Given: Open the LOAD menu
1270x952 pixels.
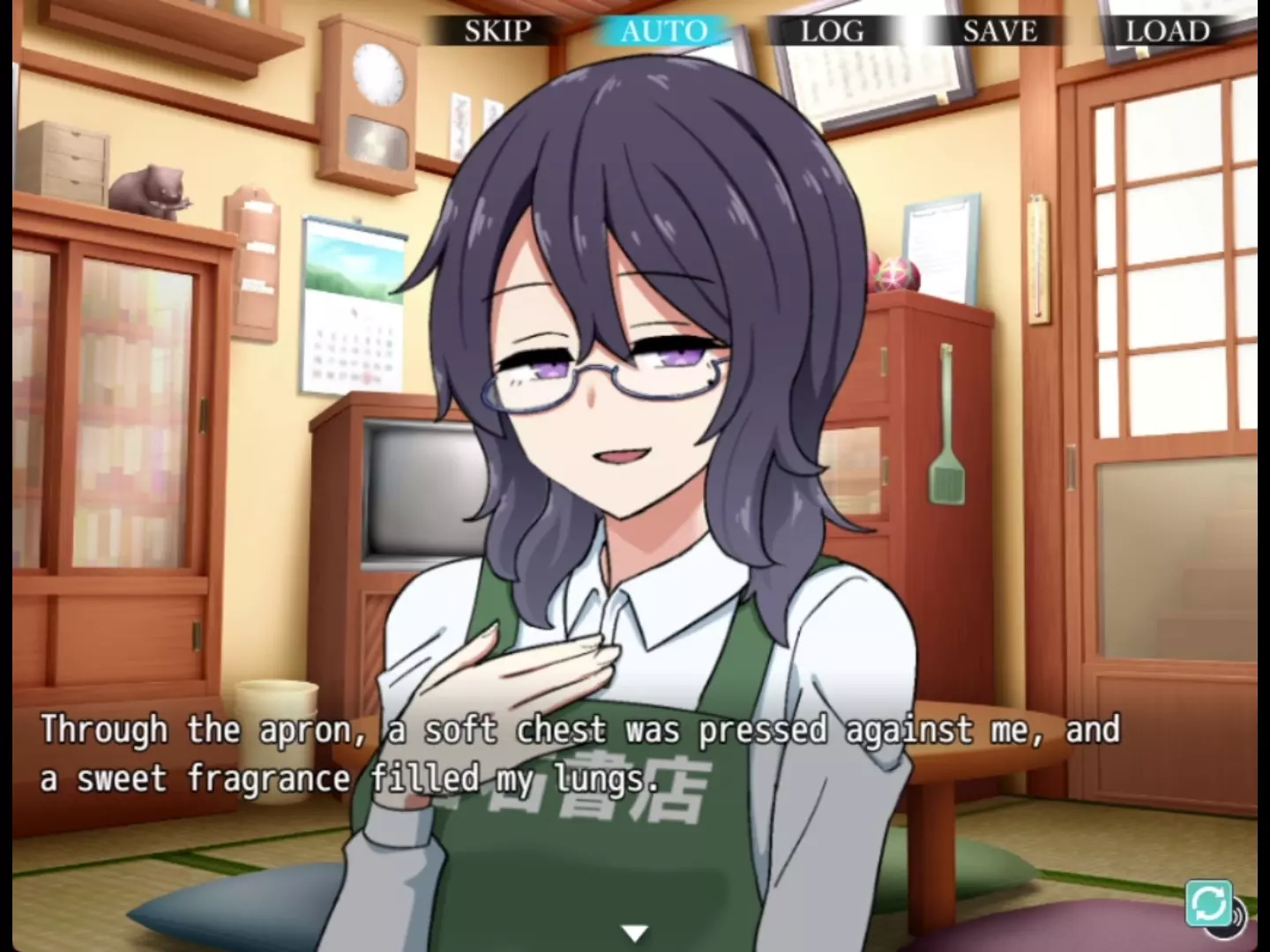Looking at the screenshot, I should click(x=1167, y=31).
